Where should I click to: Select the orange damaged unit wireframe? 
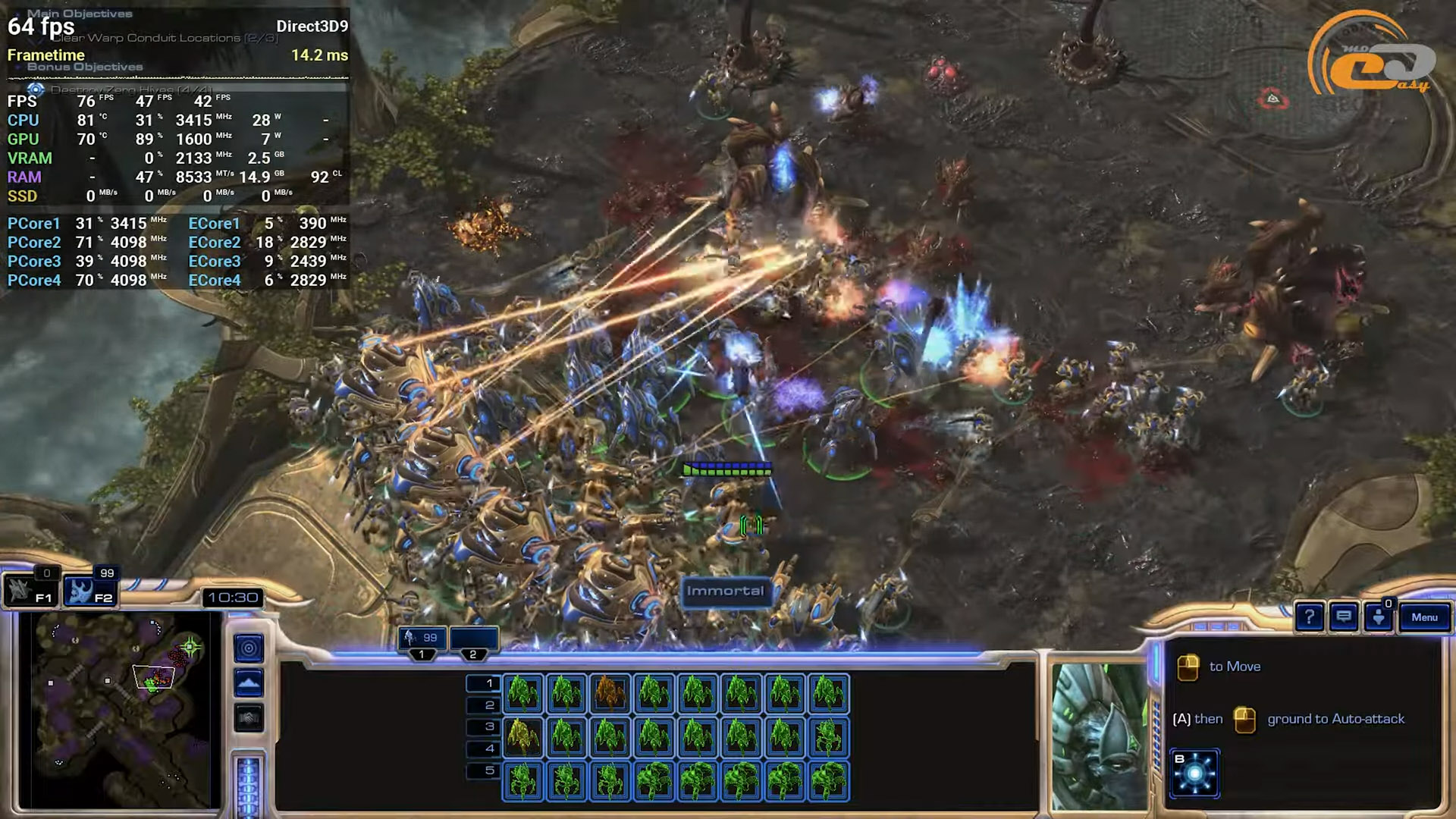click(610, 693)
